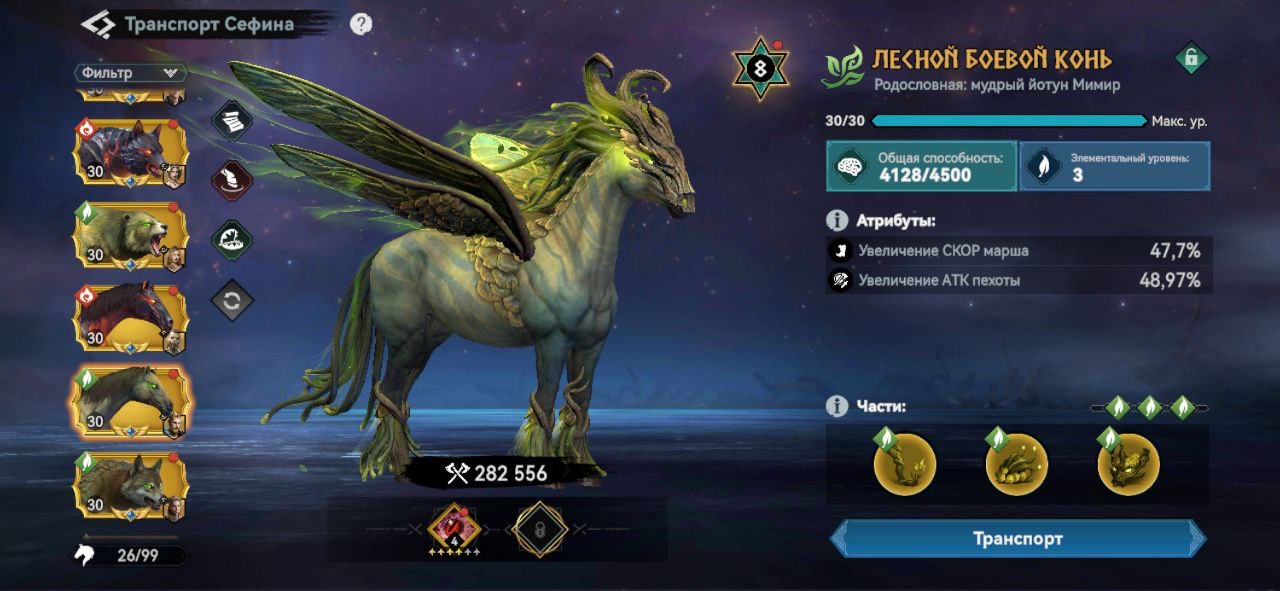Pick the green-eyed wolf mount card

click(130, 485)
